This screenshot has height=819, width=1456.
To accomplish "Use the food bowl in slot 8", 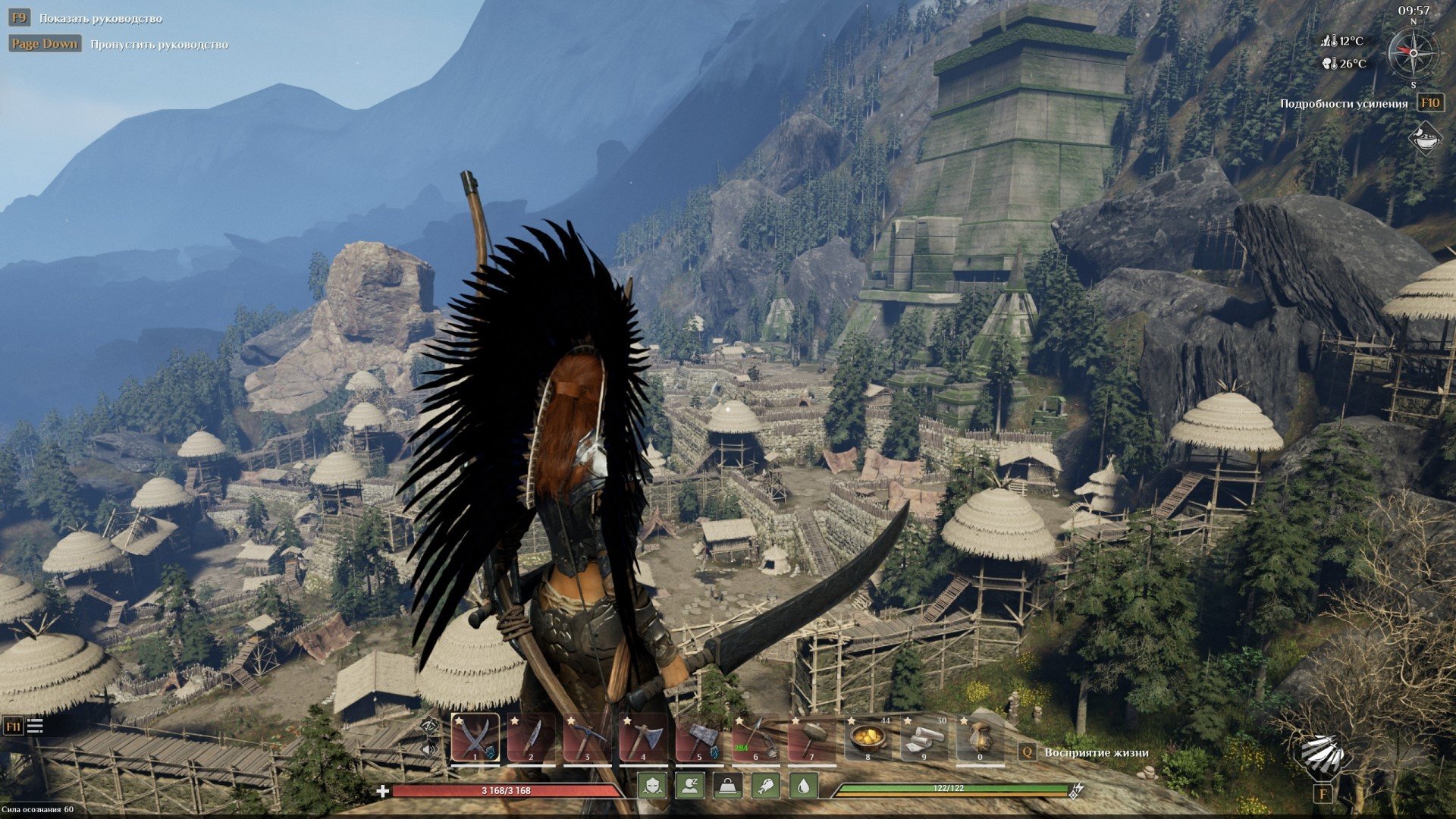I will [x=868, y=738].
